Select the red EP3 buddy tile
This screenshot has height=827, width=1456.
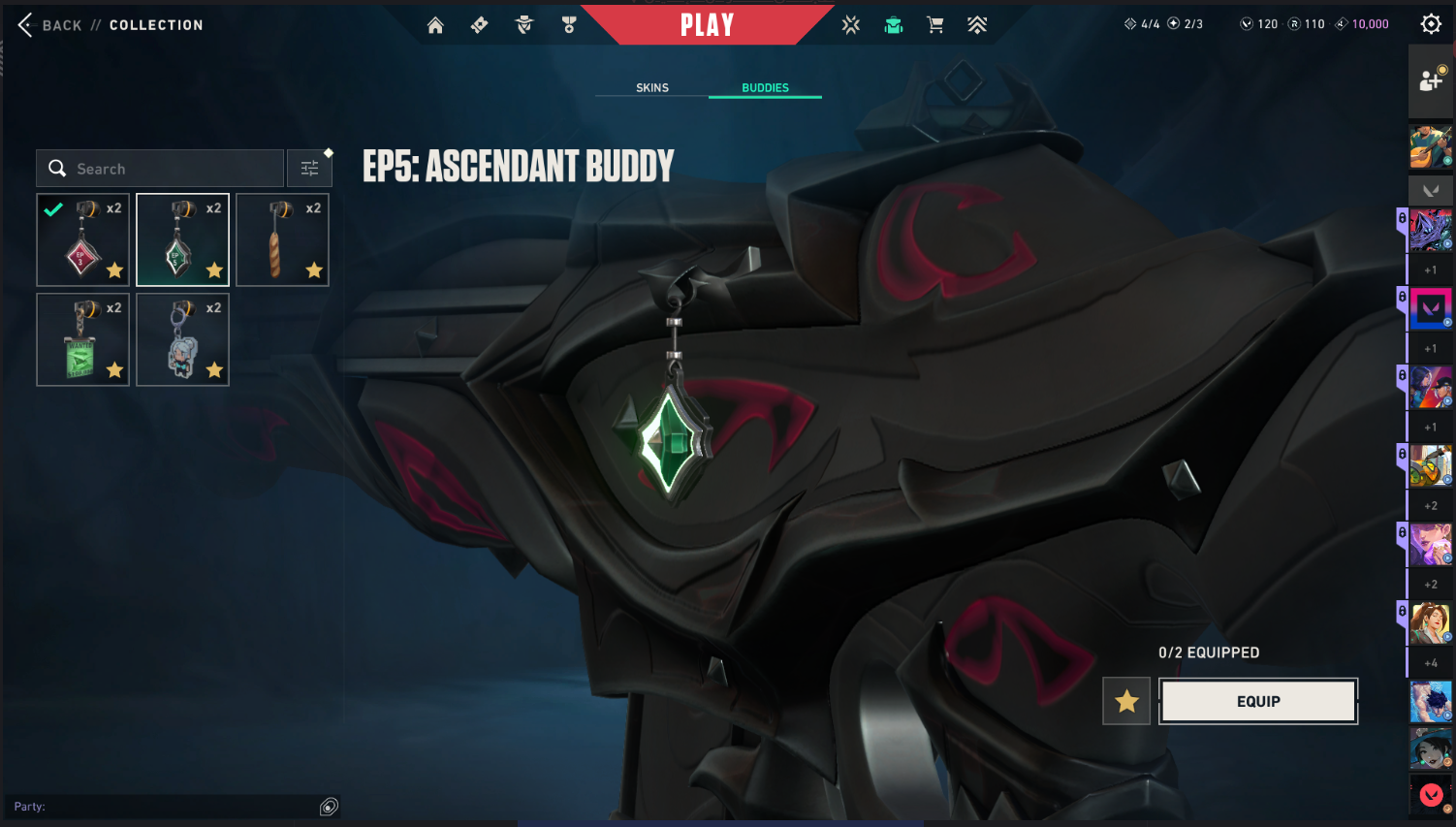click(x=83, y=240)
